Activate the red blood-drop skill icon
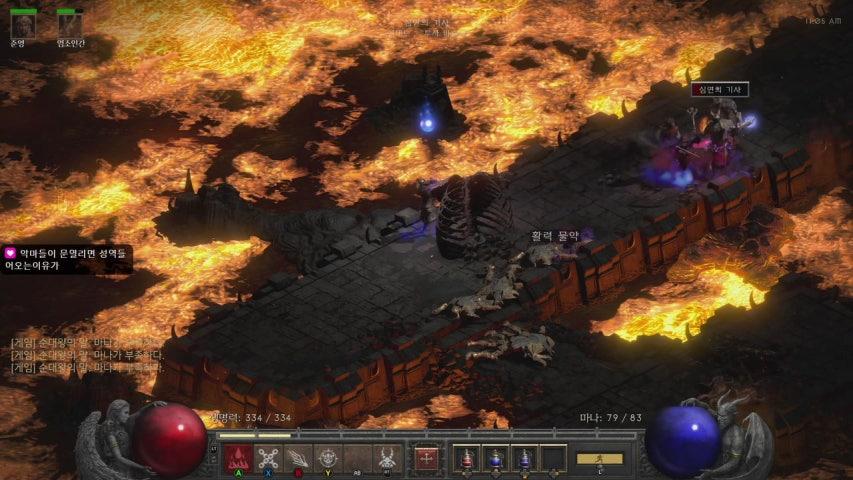 pyautogui.click(x=237, y=458)
